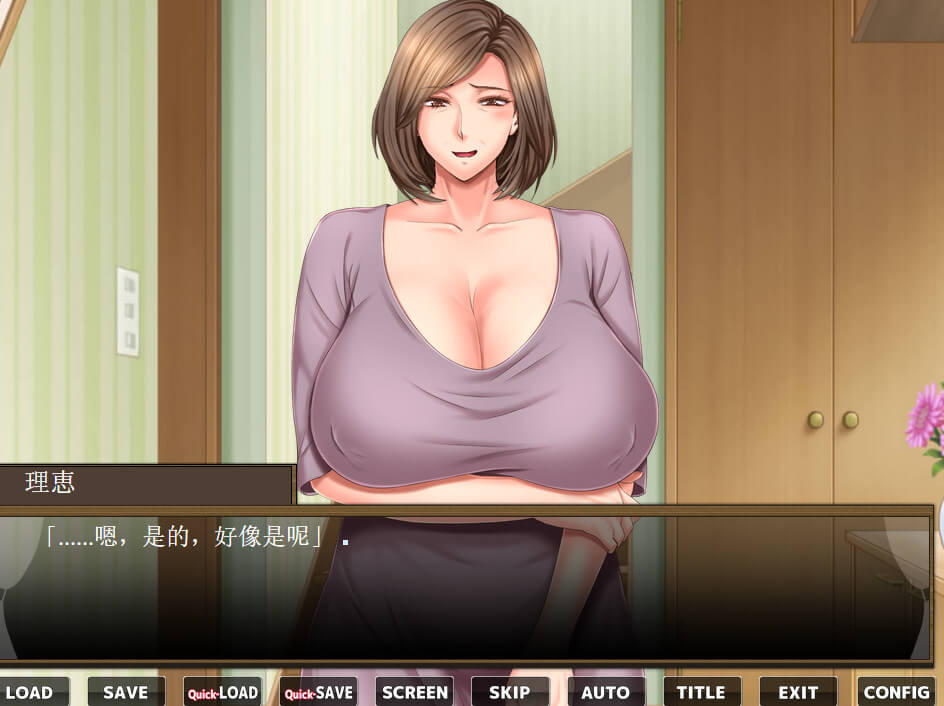This screenshot has height=706, width=944.
Task: Click the Quick LOAD button
Action: click(222, 692)
